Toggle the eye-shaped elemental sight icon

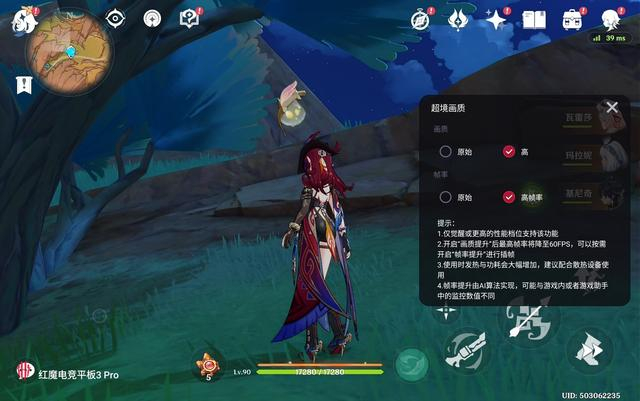(x=115, y=18)
